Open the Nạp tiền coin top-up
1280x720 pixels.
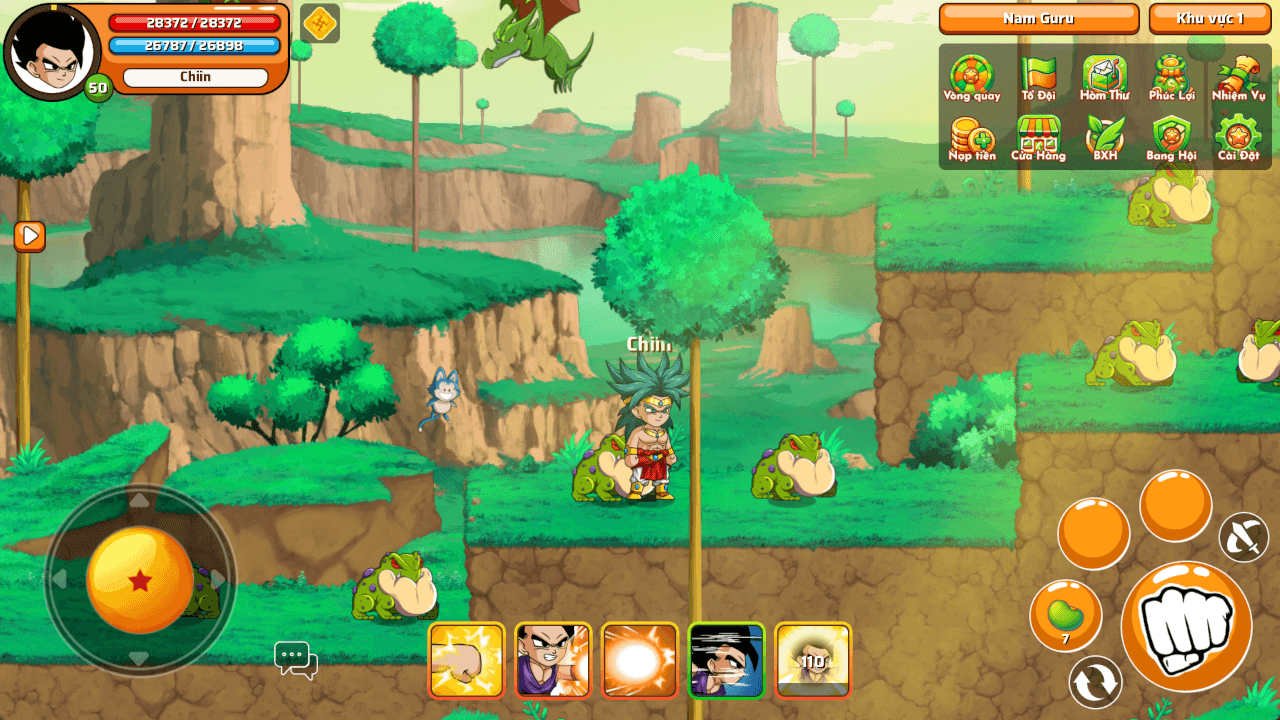click(x=971, y=138)
